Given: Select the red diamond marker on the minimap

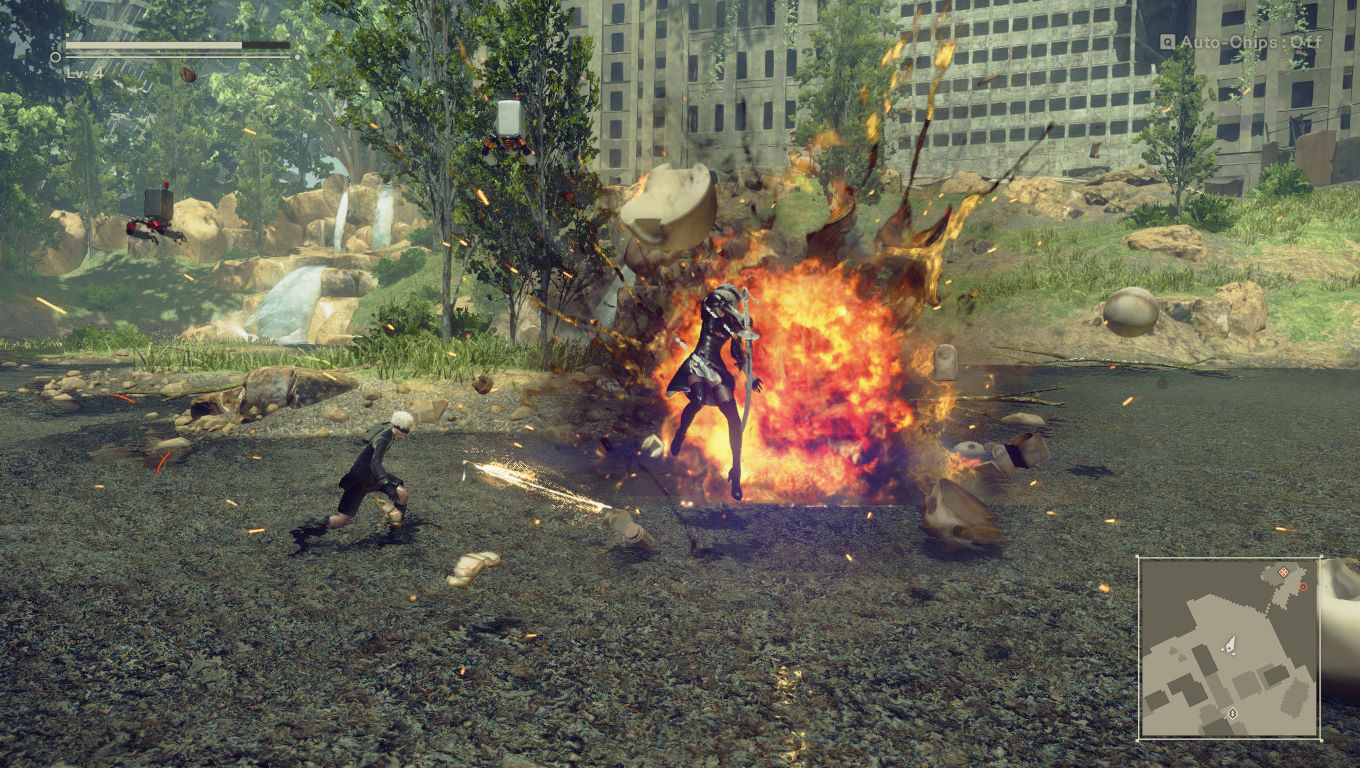Looking at the screenshot, I should [1283, 572].
